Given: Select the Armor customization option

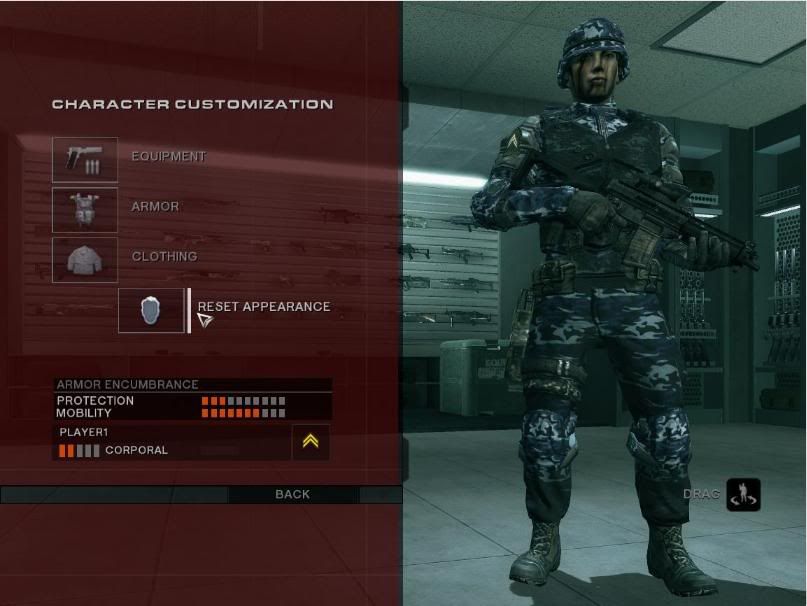Looking at the screenshot, I should coord(85,209).
